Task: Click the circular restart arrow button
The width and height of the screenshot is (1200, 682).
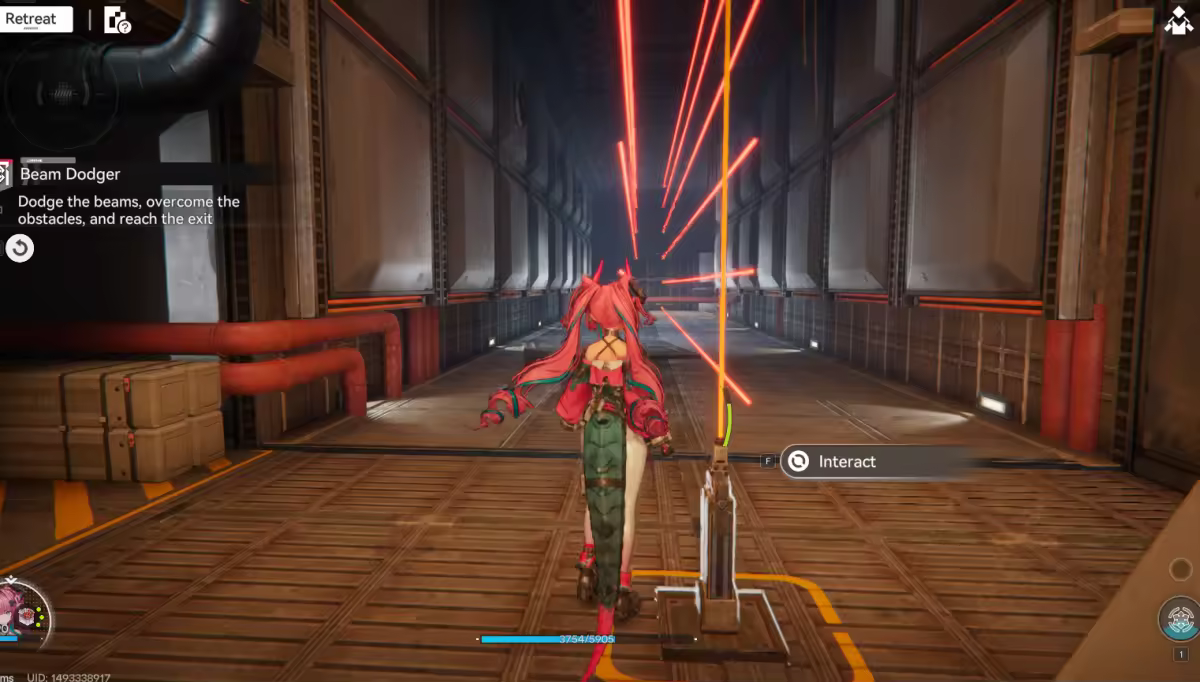Action: pyautogui.click(x=20, y=248)
